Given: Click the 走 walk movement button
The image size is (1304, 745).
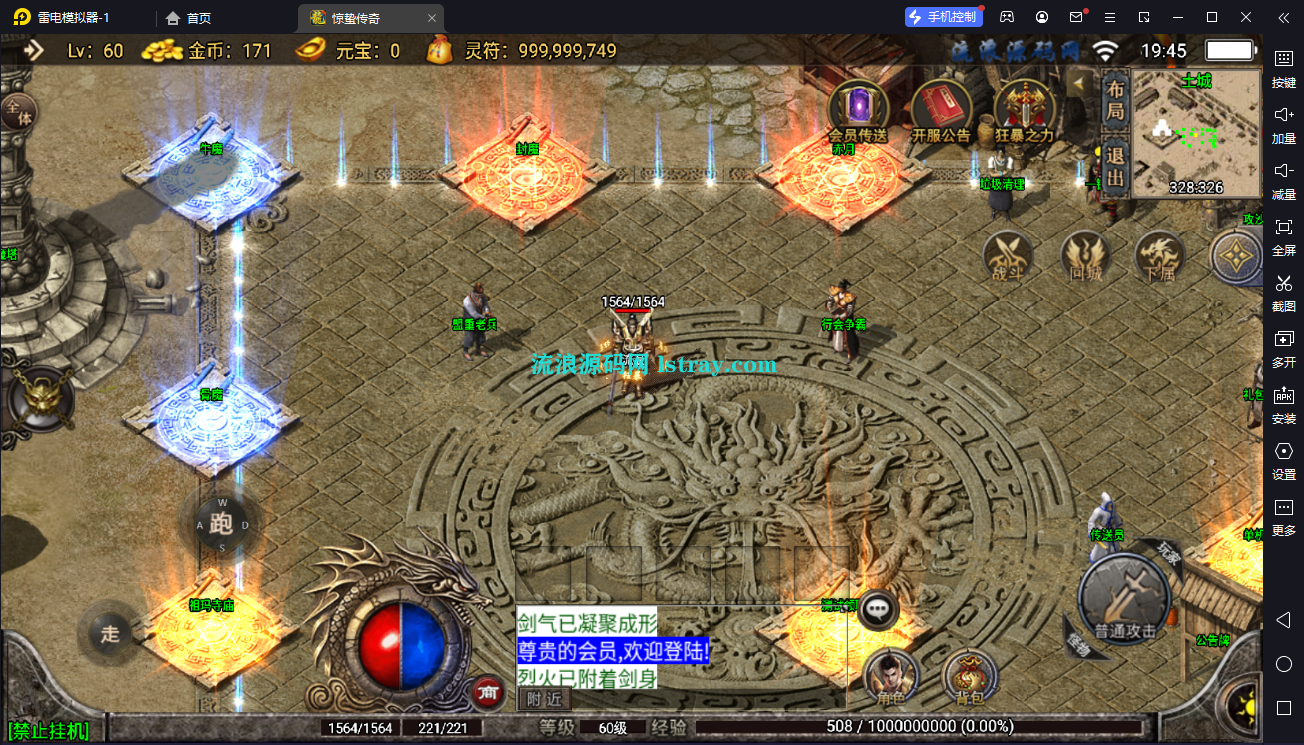Looking at the screenshot, I should coord(110,633).
